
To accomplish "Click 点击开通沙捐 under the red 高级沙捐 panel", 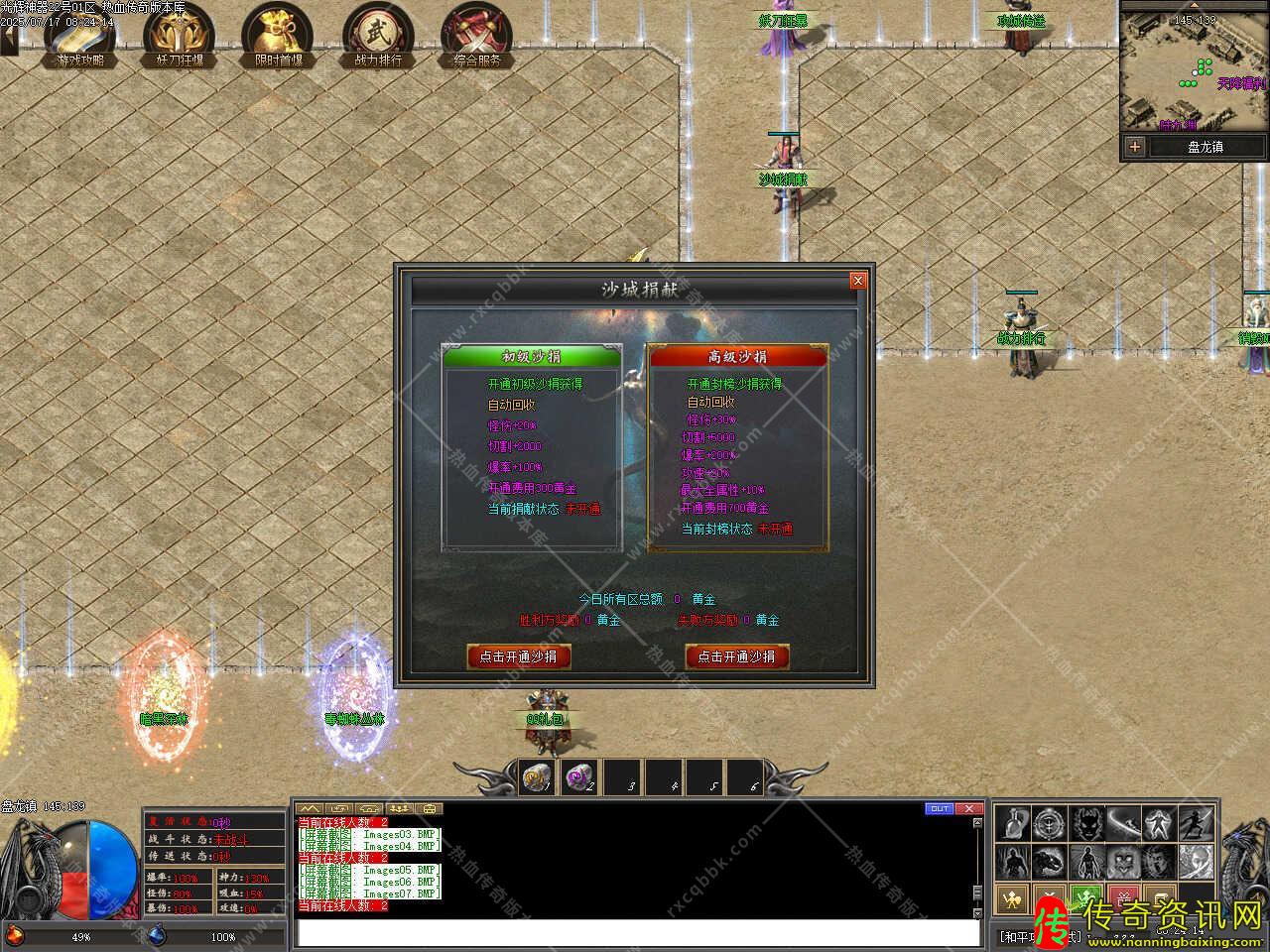I will coord(736,655).
